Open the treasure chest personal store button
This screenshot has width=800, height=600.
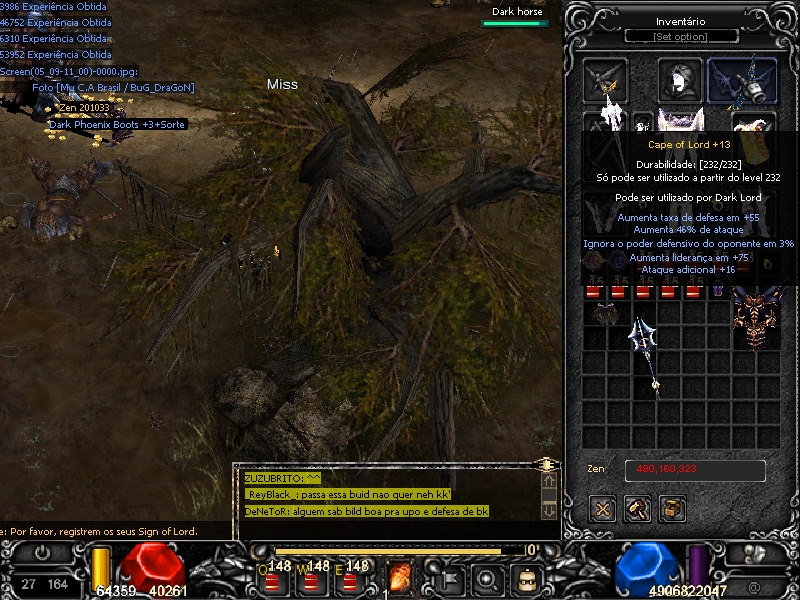click(x=673, y=508)
